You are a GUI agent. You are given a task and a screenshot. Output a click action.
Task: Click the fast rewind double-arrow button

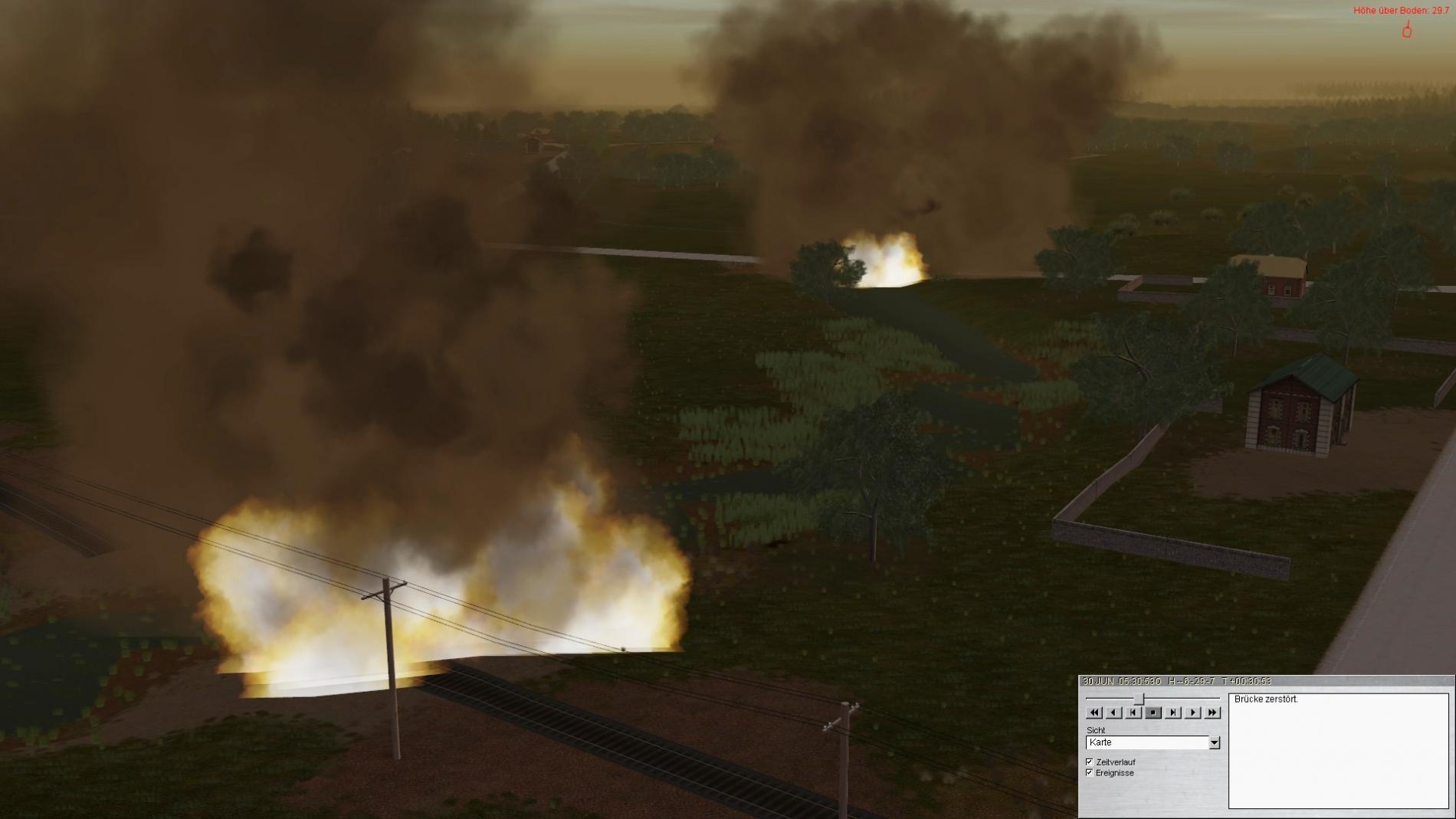point(1094,713)
